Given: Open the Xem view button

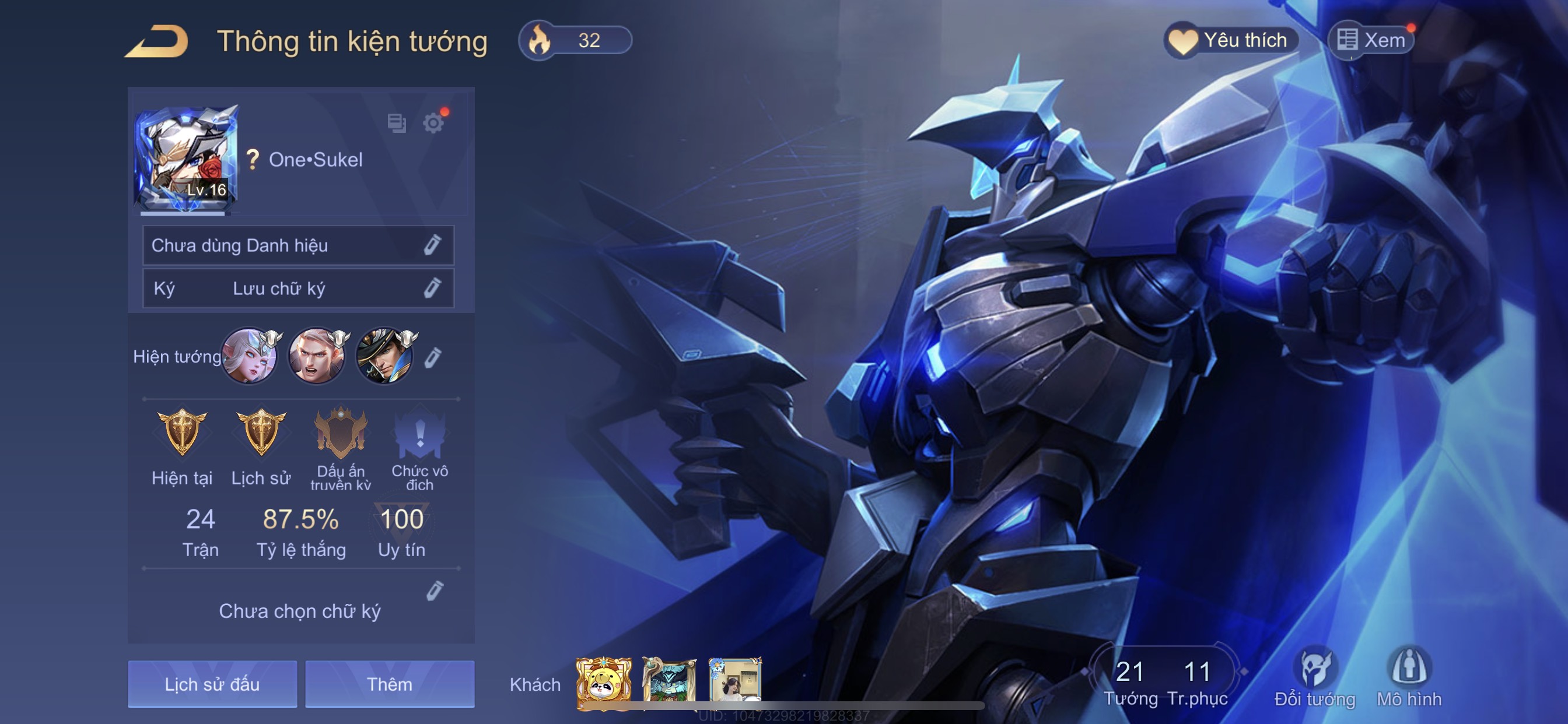Looking at the screenshot, I should 1371,40.
